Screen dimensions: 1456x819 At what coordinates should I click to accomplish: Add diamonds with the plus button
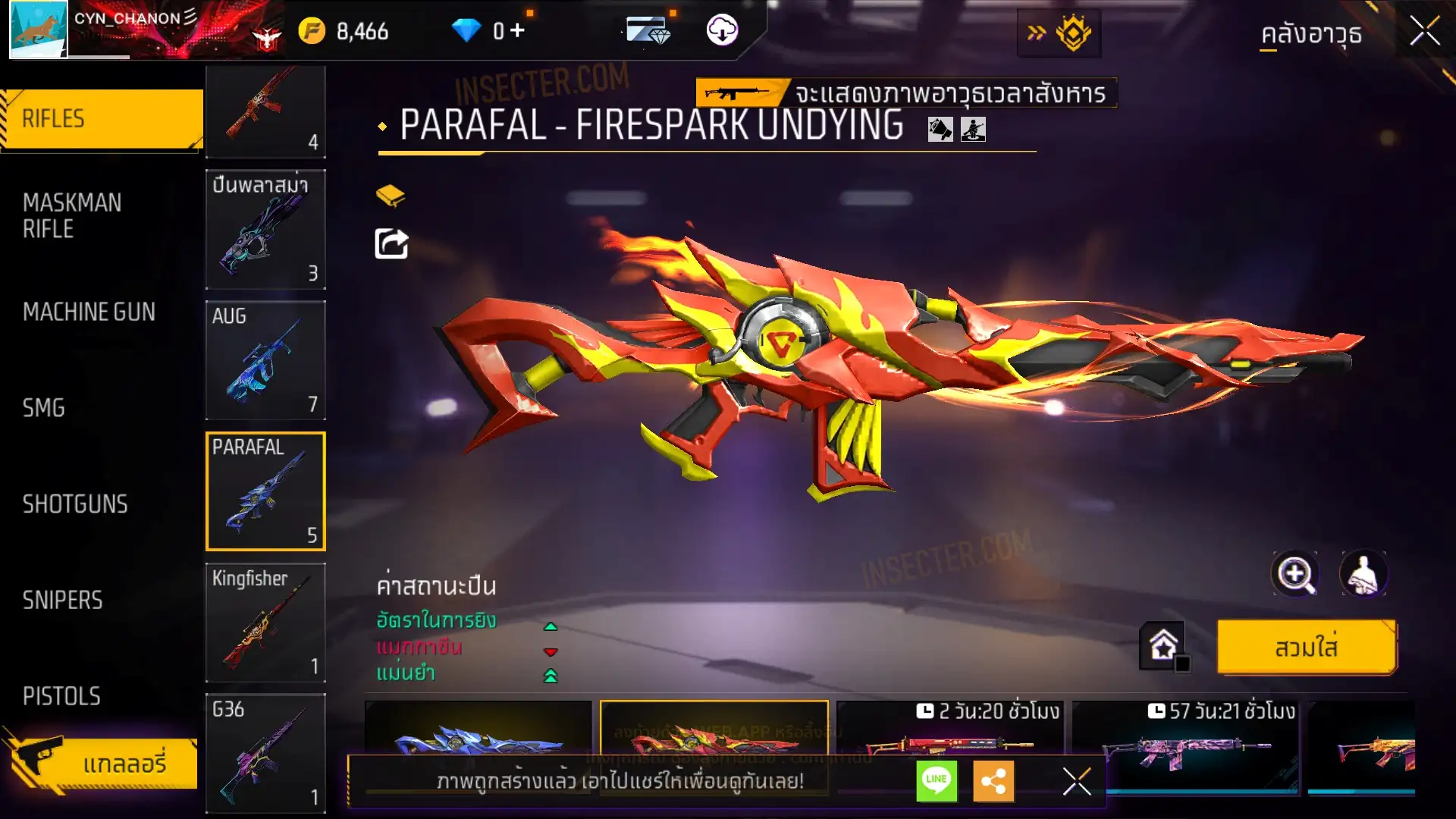point(517,30)
